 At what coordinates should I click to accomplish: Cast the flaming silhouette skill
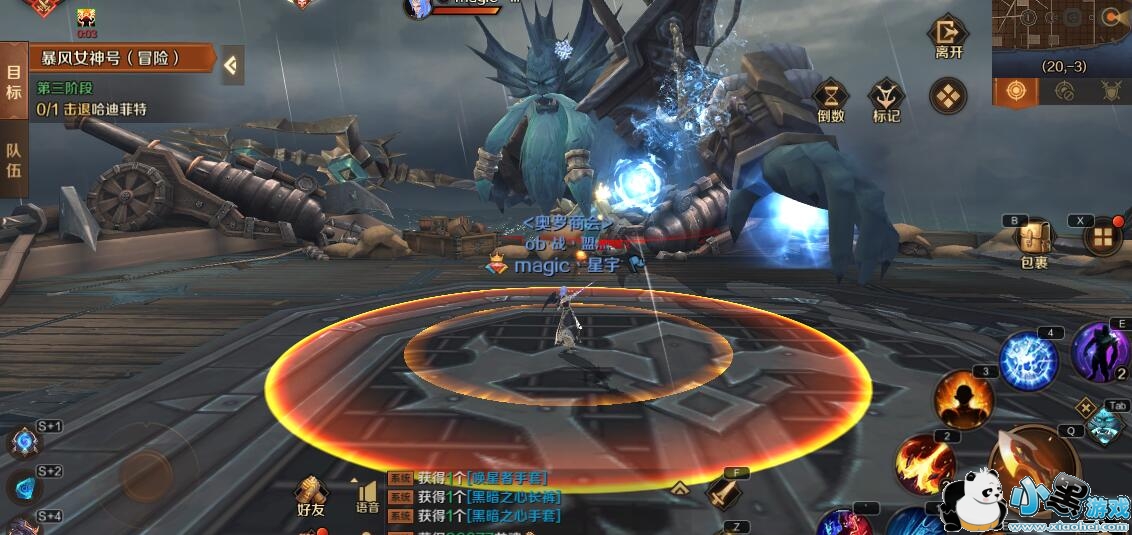(963, 400)
